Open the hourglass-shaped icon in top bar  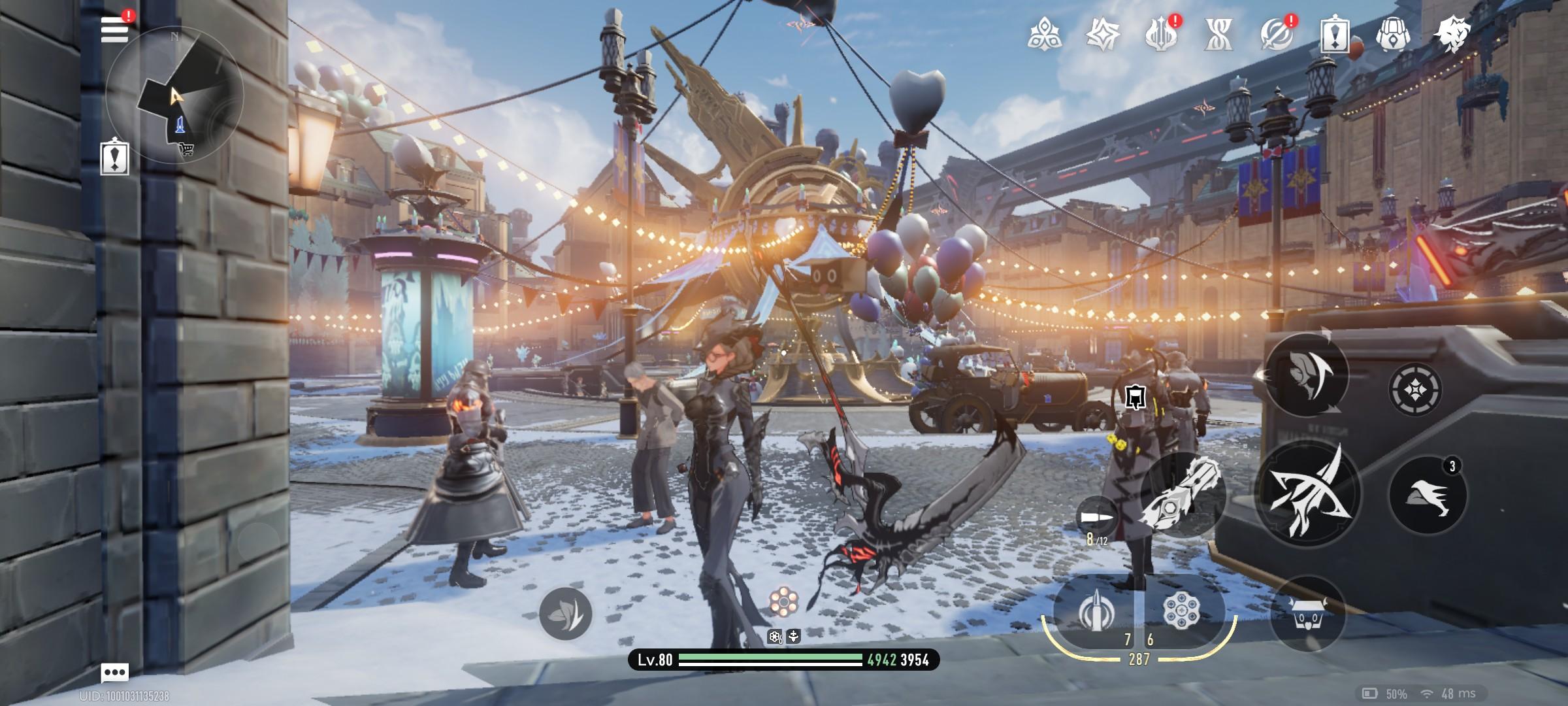pos(1218,34)
